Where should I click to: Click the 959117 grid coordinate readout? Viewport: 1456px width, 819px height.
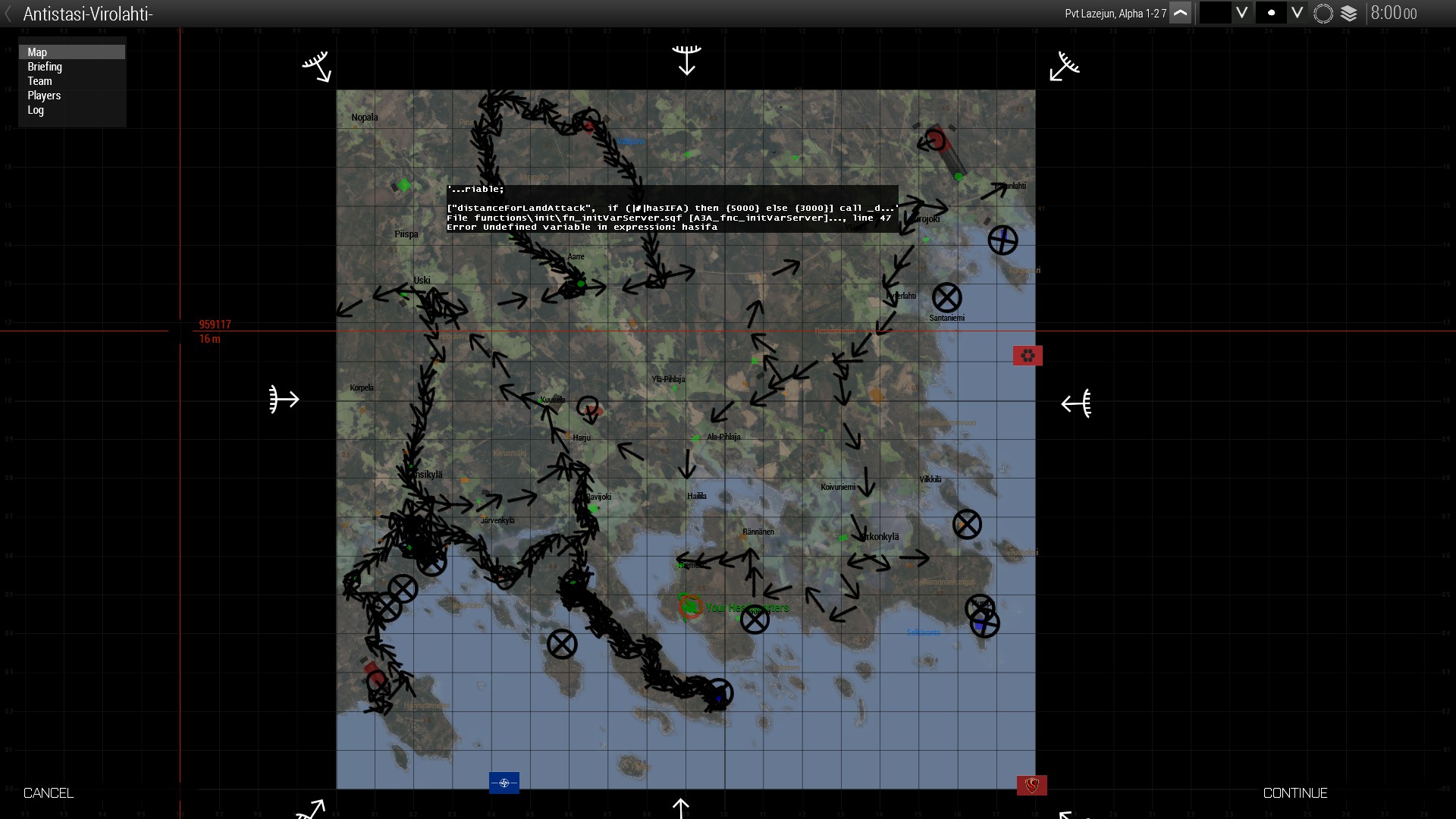coord(215,325)
